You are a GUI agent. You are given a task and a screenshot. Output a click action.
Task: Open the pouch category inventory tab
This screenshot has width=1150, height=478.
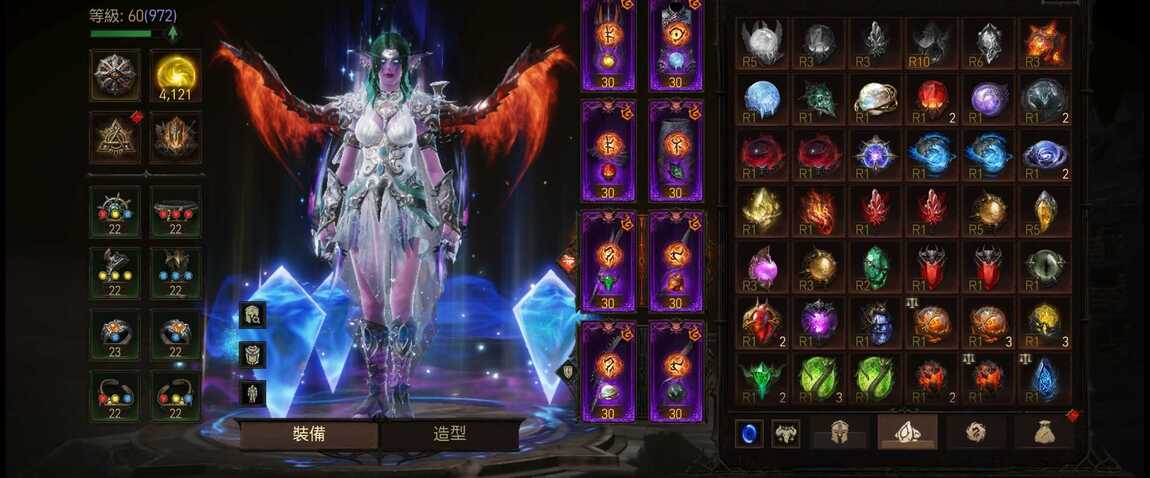[x=1043, y=432]
